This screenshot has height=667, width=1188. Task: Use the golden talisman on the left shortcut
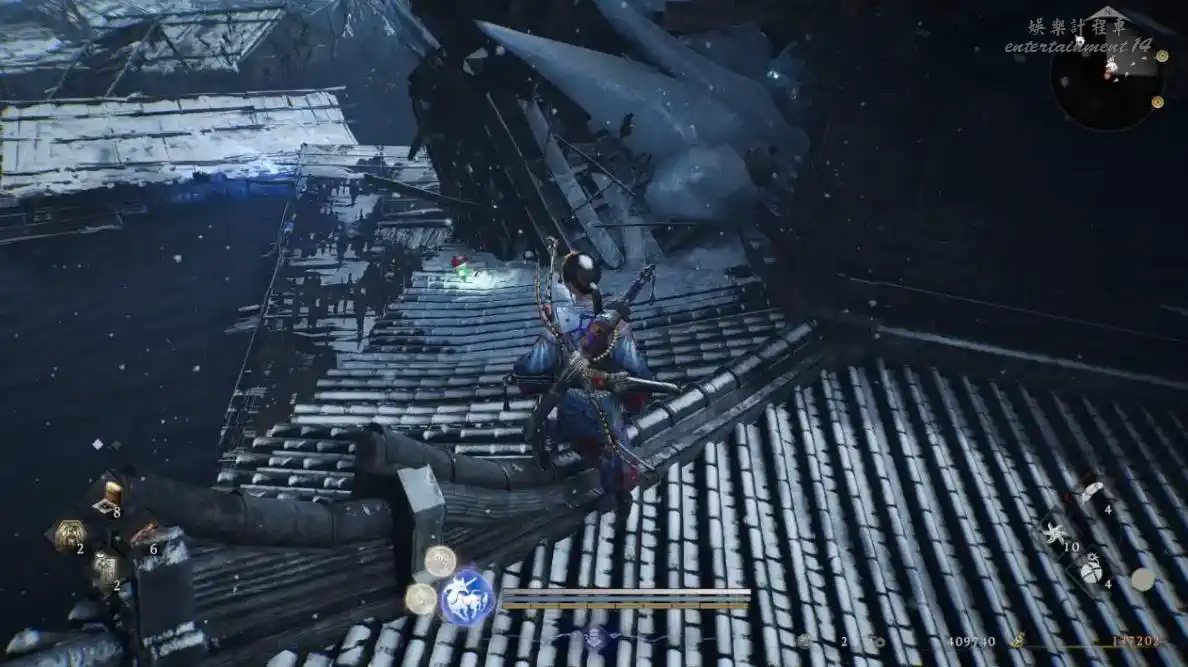[x=68, y=534]
